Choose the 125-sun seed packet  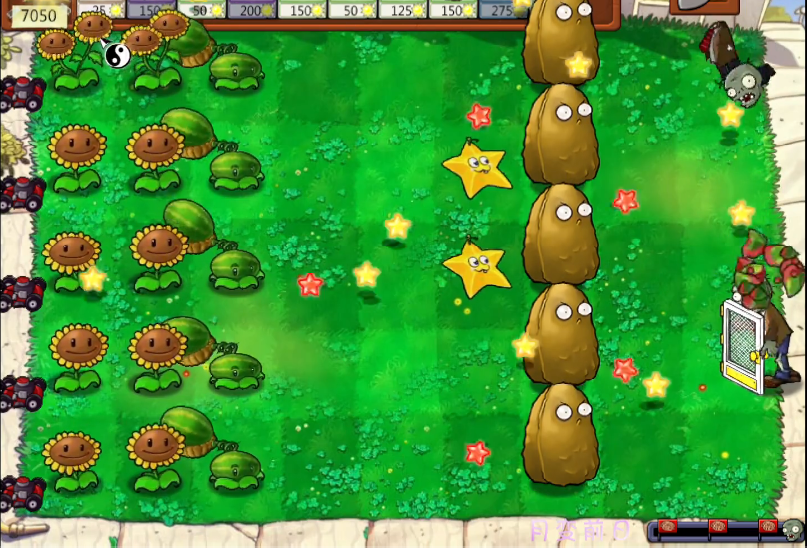402,9
